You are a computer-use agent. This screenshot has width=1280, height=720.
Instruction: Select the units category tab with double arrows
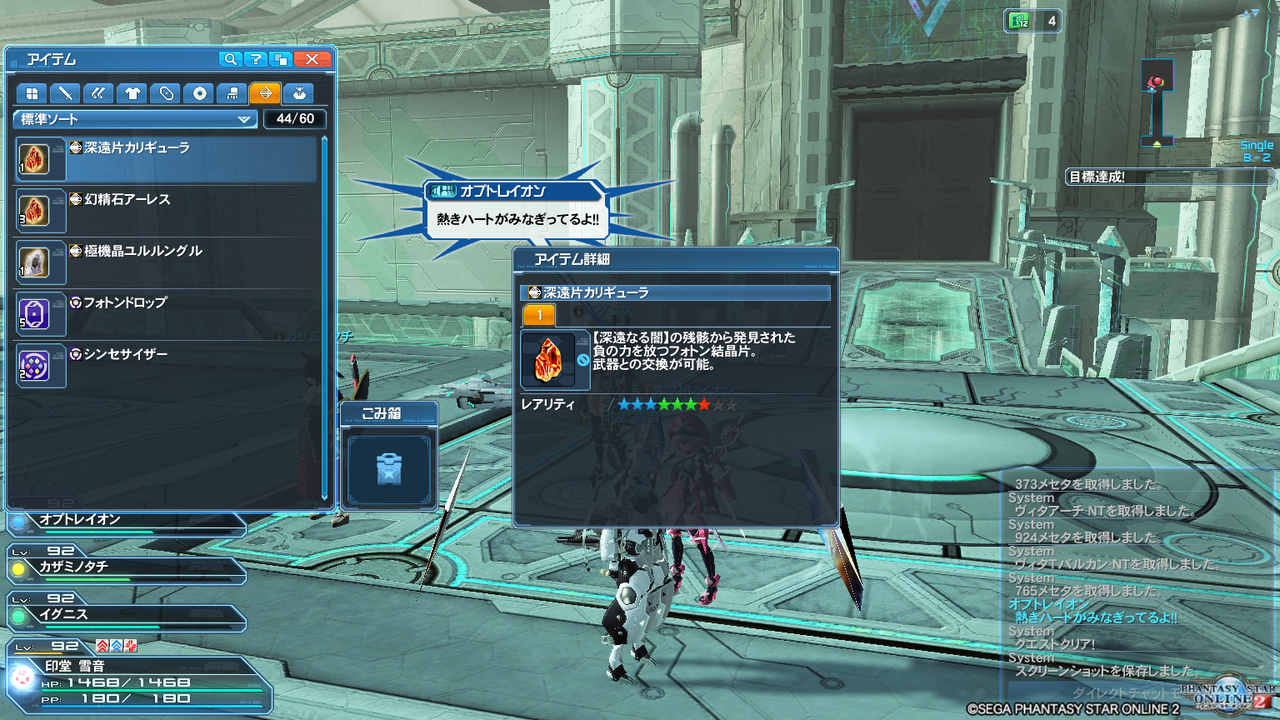click(99, 93)
